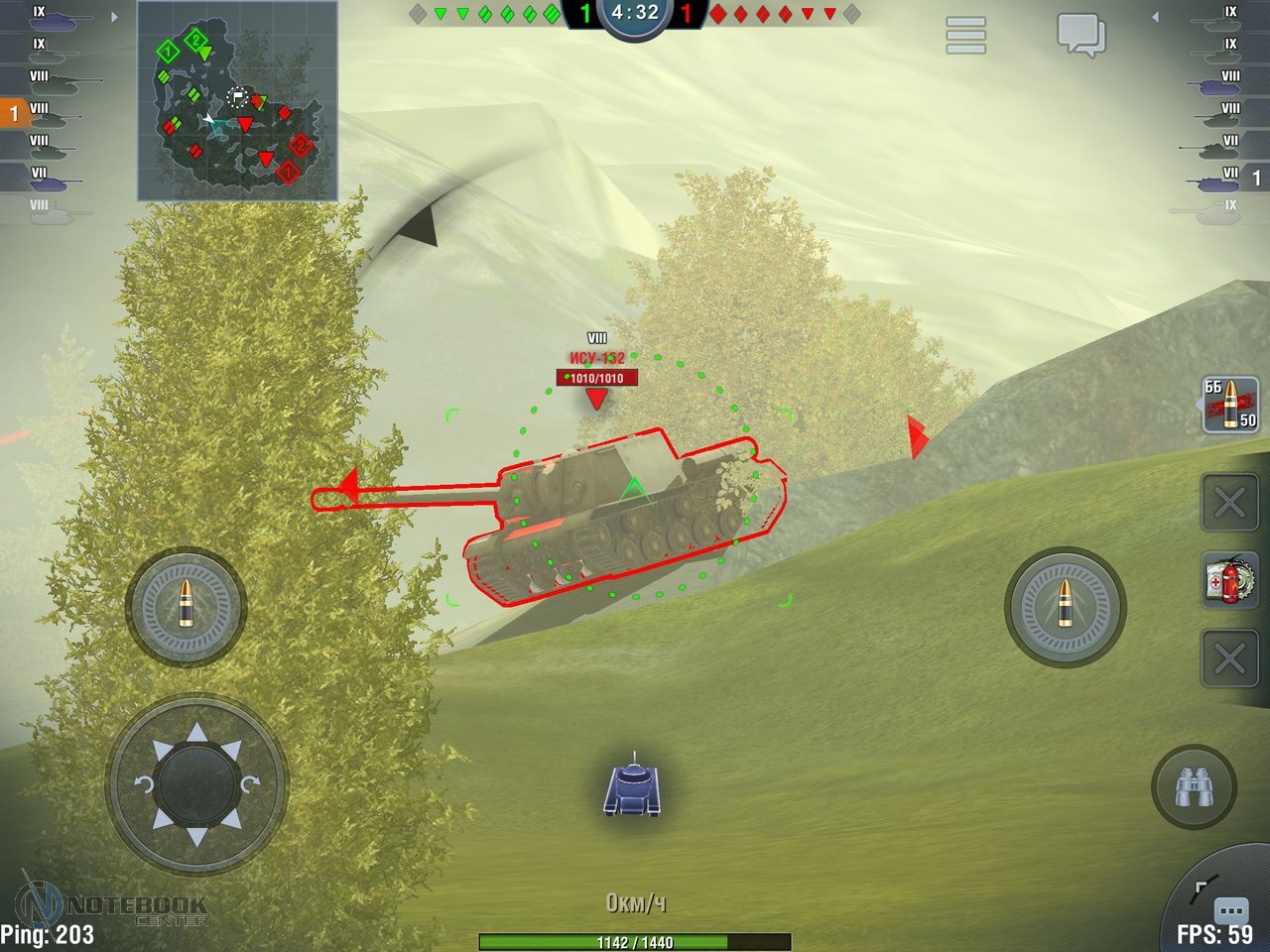Open quick commands via the corner chat bubble
1270x952 pixels.
click(1230, 909)
